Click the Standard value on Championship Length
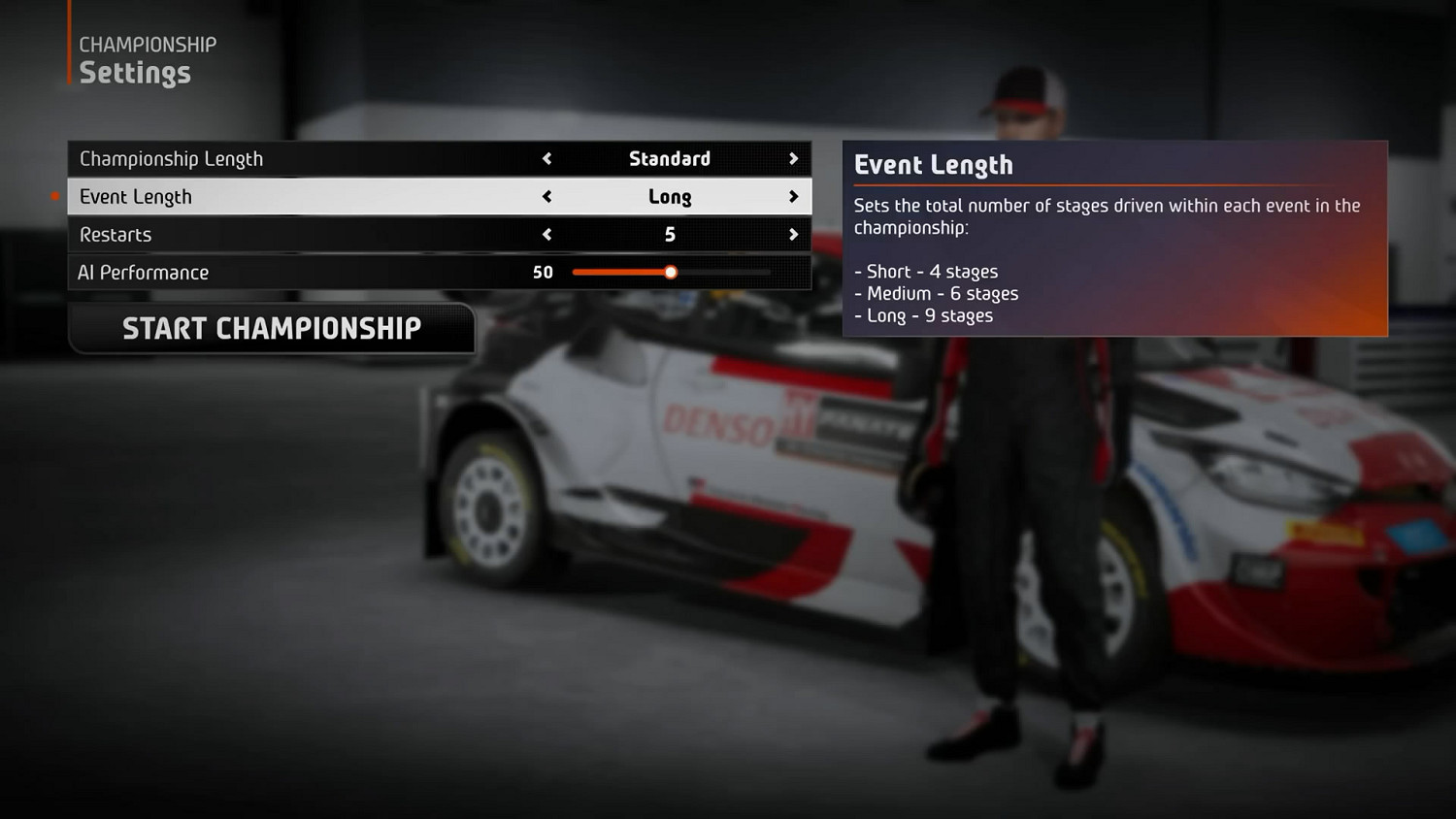This screenshot has width=1456, height=819. [x=670, y=158]
